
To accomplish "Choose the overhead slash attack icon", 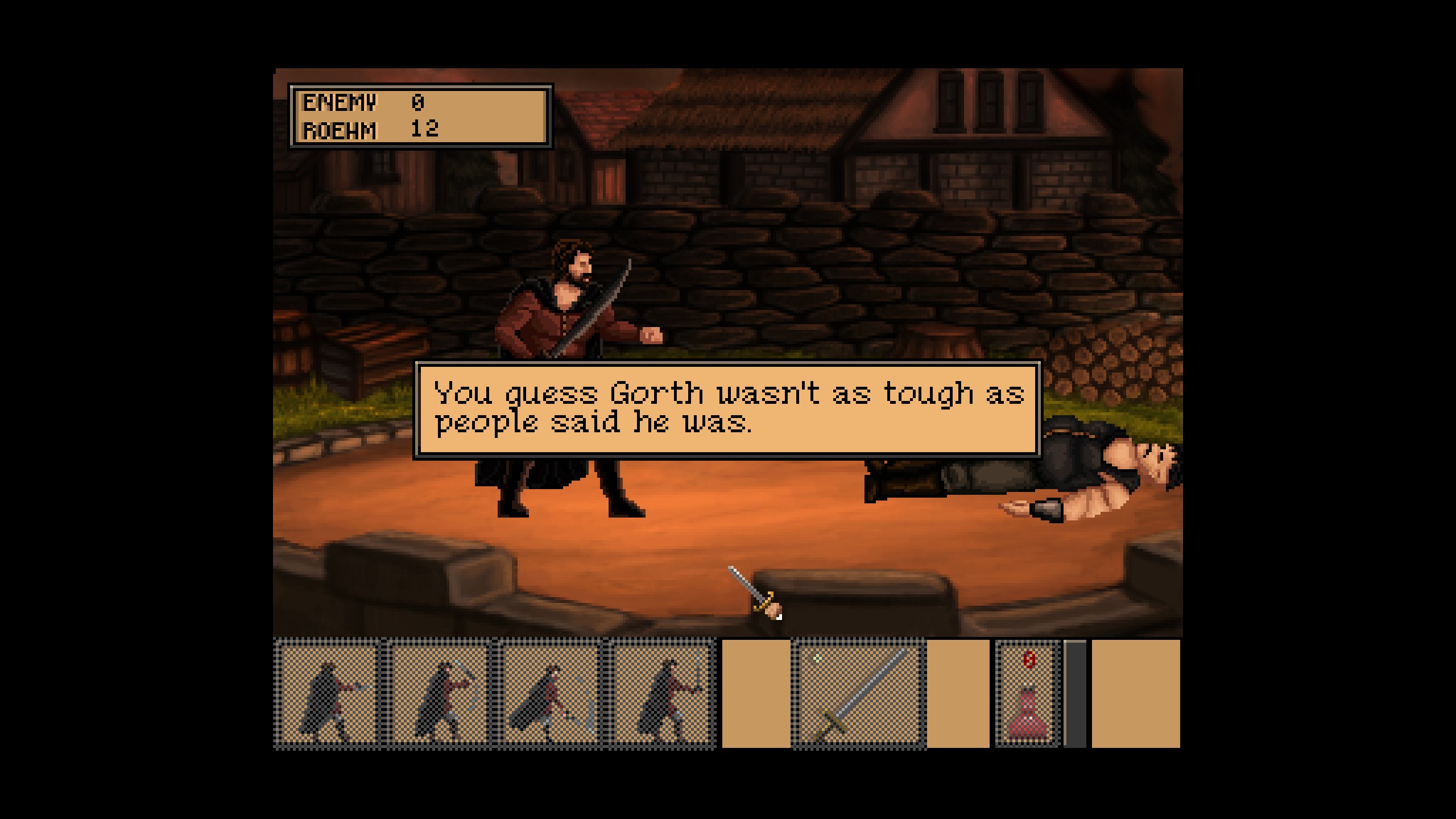I will 438,694.
